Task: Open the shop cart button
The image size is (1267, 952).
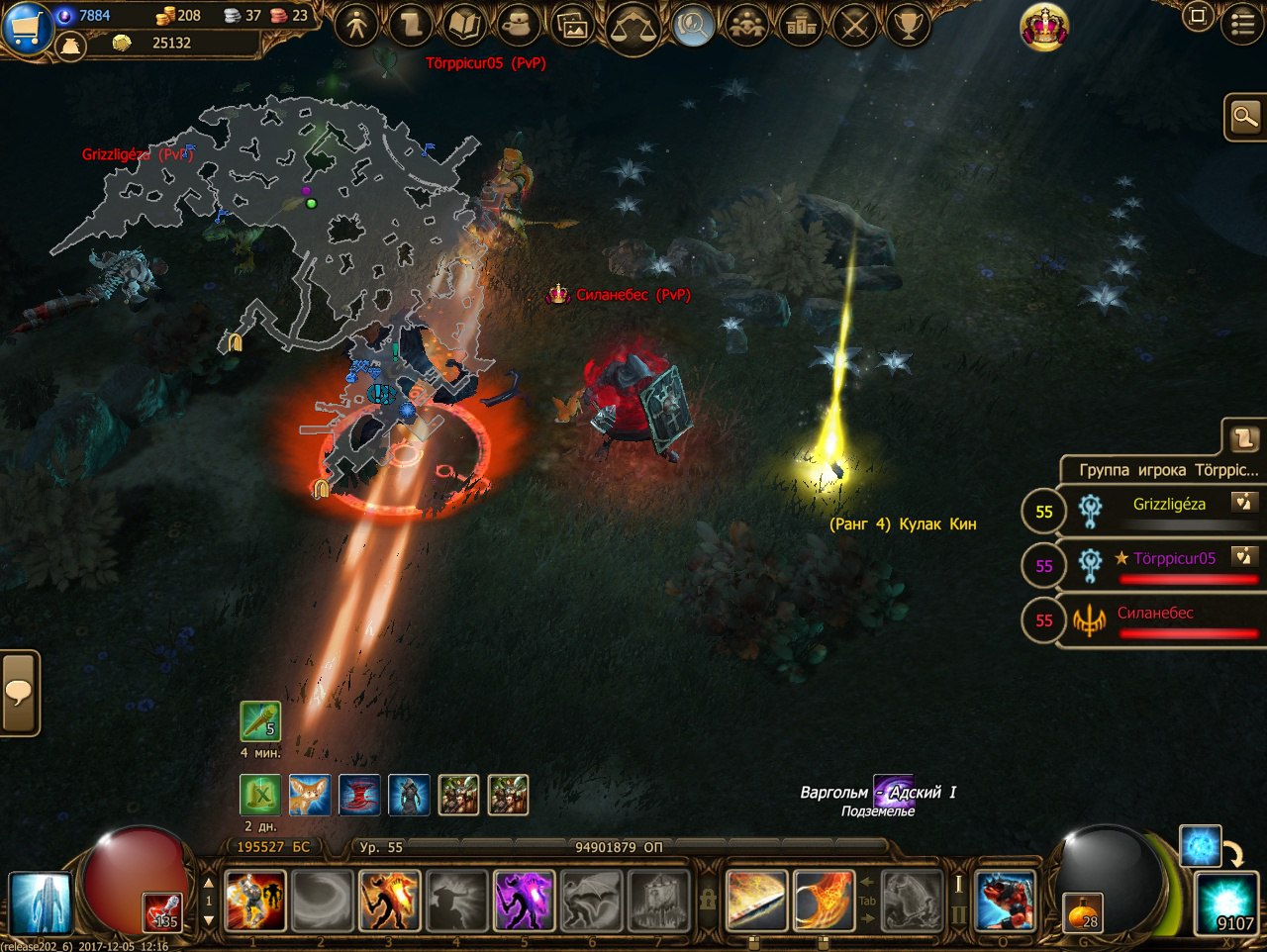Action: pyautogui.click(x=26, y=25)
